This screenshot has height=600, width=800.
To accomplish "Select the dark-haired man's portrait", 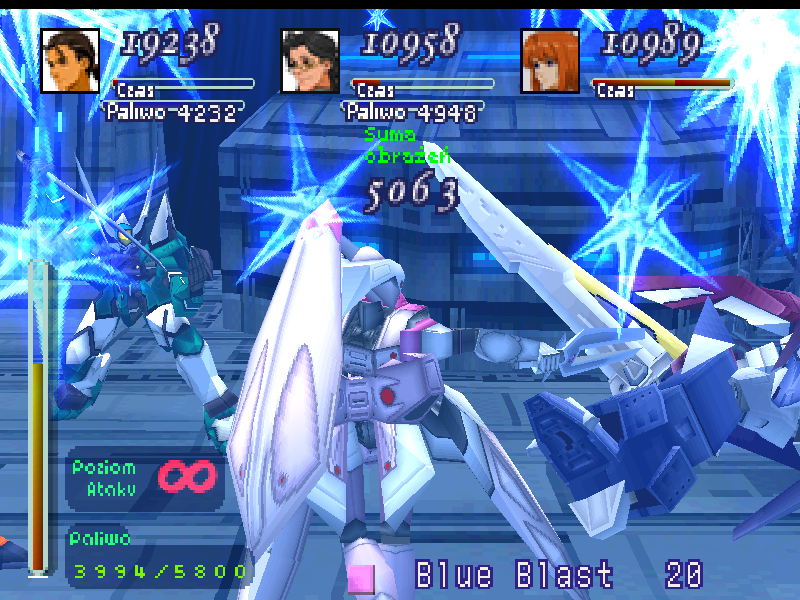I will coord(70,60).
